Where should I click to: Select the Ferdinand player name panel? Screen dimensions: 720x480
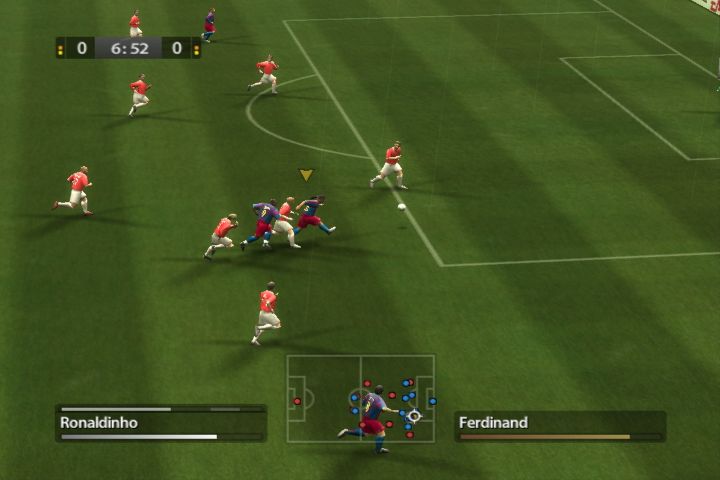pos(560,424)
